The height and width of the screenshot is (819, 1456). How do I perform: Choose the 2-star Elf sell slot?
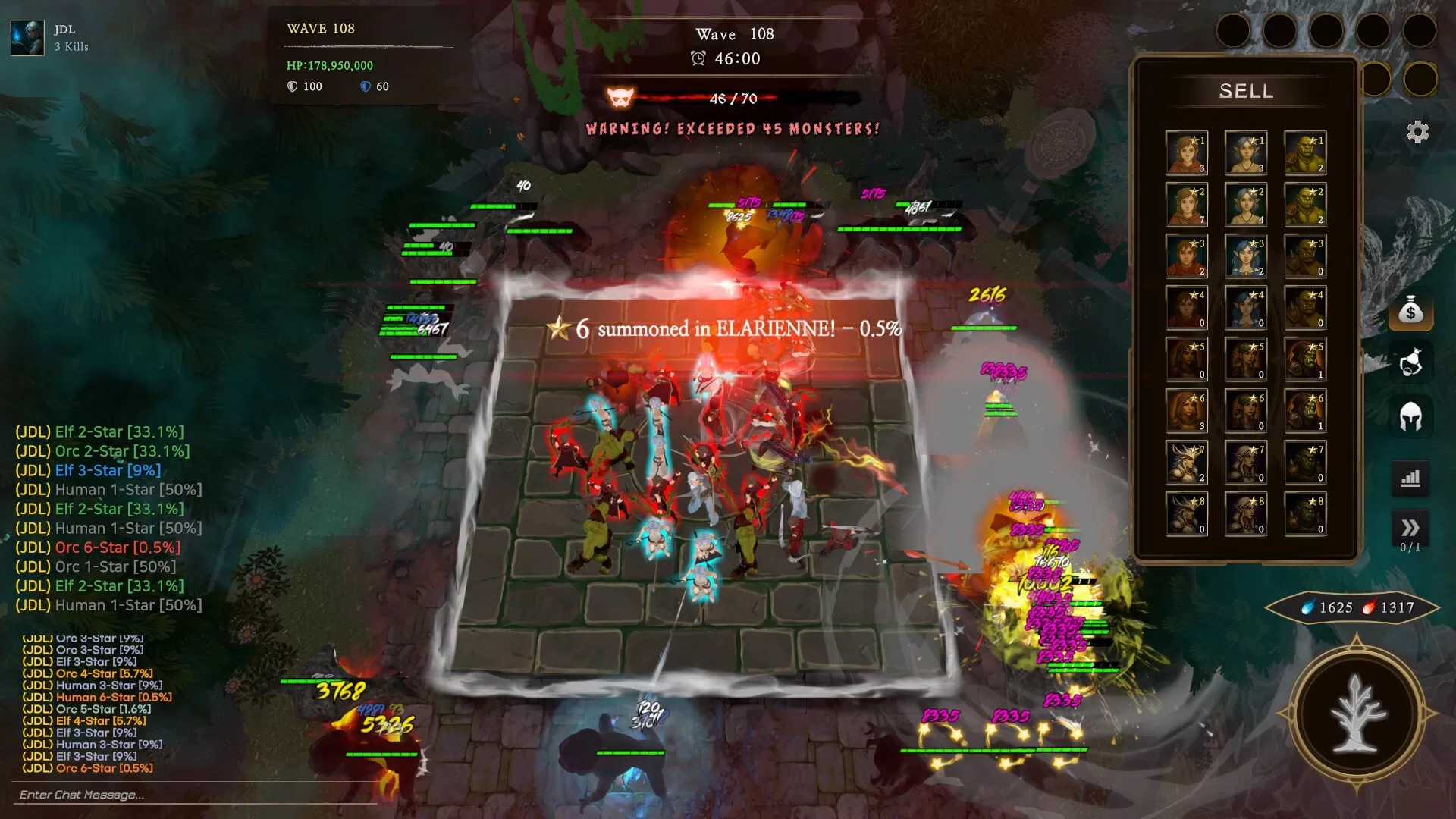tap(1246, 204)
